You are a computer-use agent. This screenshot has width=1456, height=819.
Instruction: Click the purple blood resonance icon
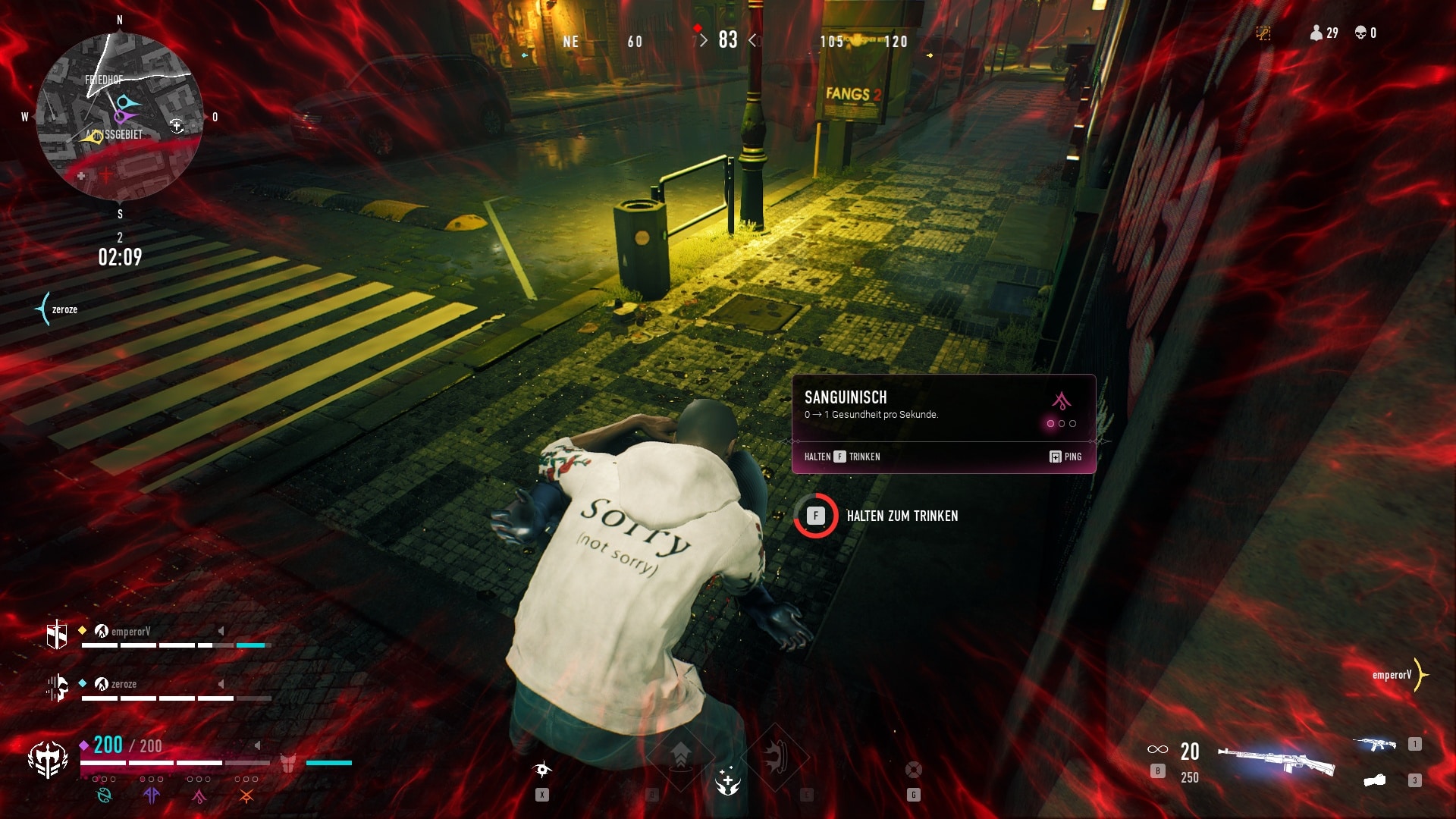point(152,795)
